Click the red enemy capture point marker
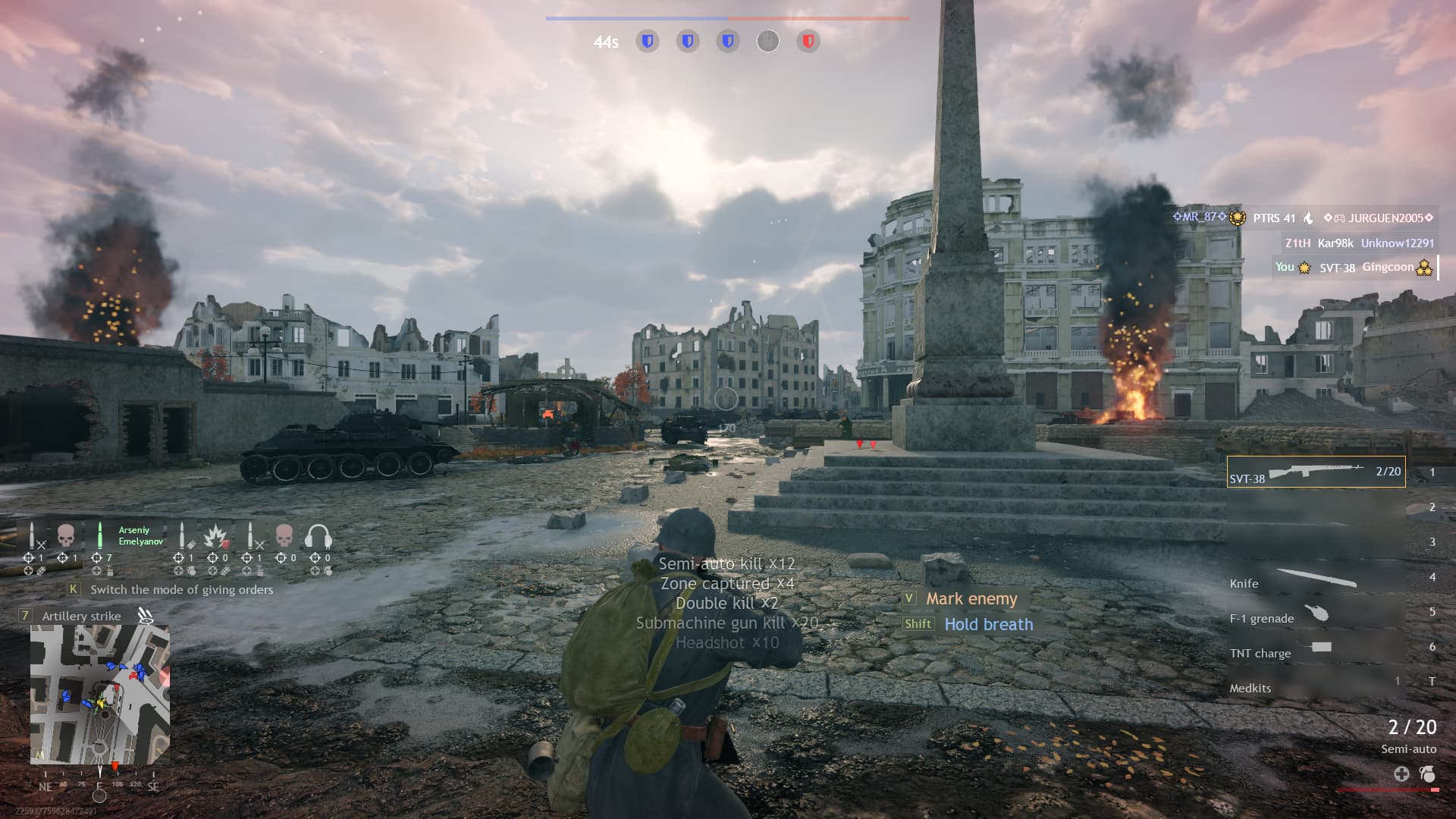This screenshot has height=819, width=1456. pyautogui.click(x=808, y=41)
